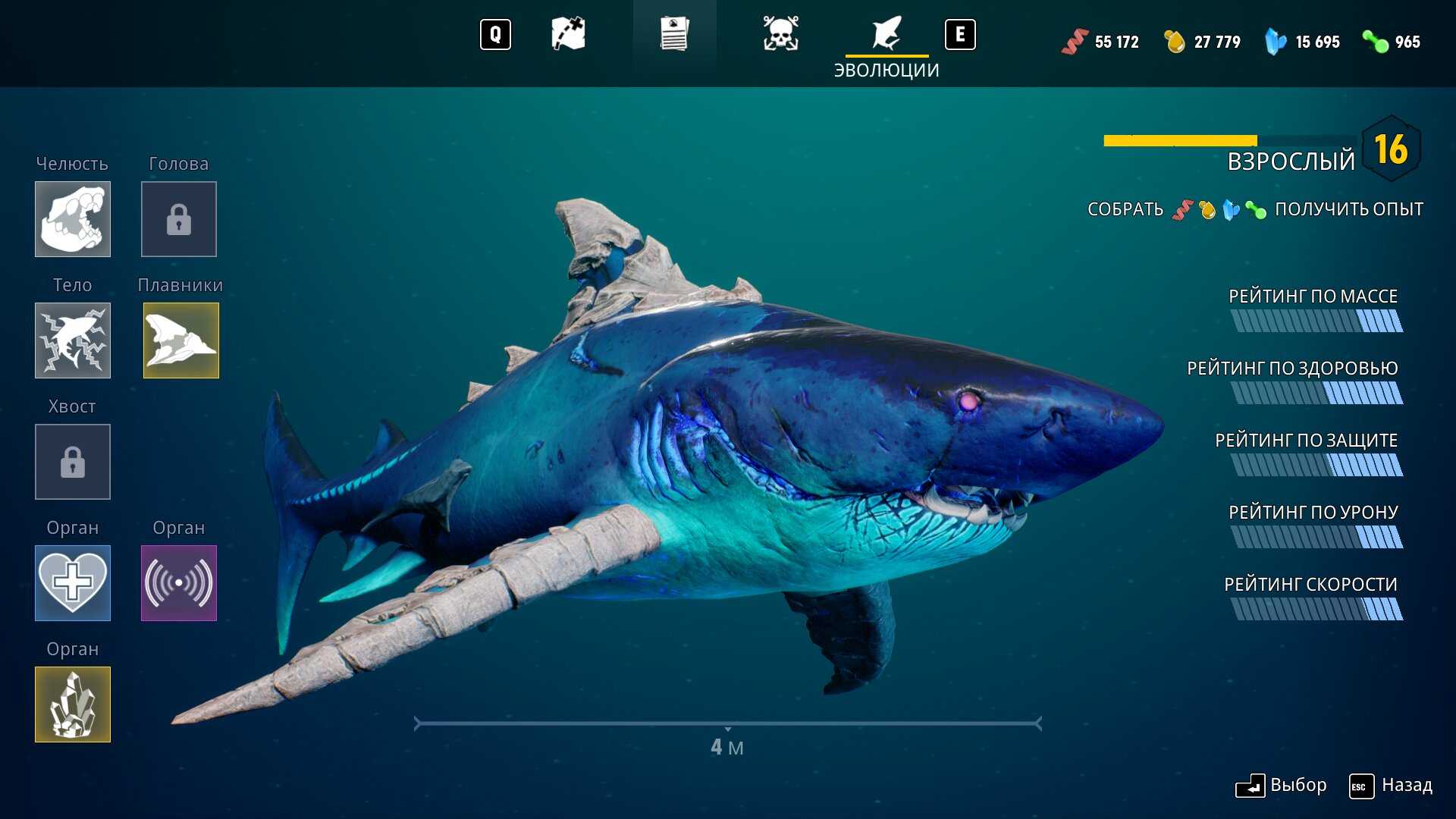Open the heart health organ slot
Screen dimensions: 1456x819
(73, 583)
